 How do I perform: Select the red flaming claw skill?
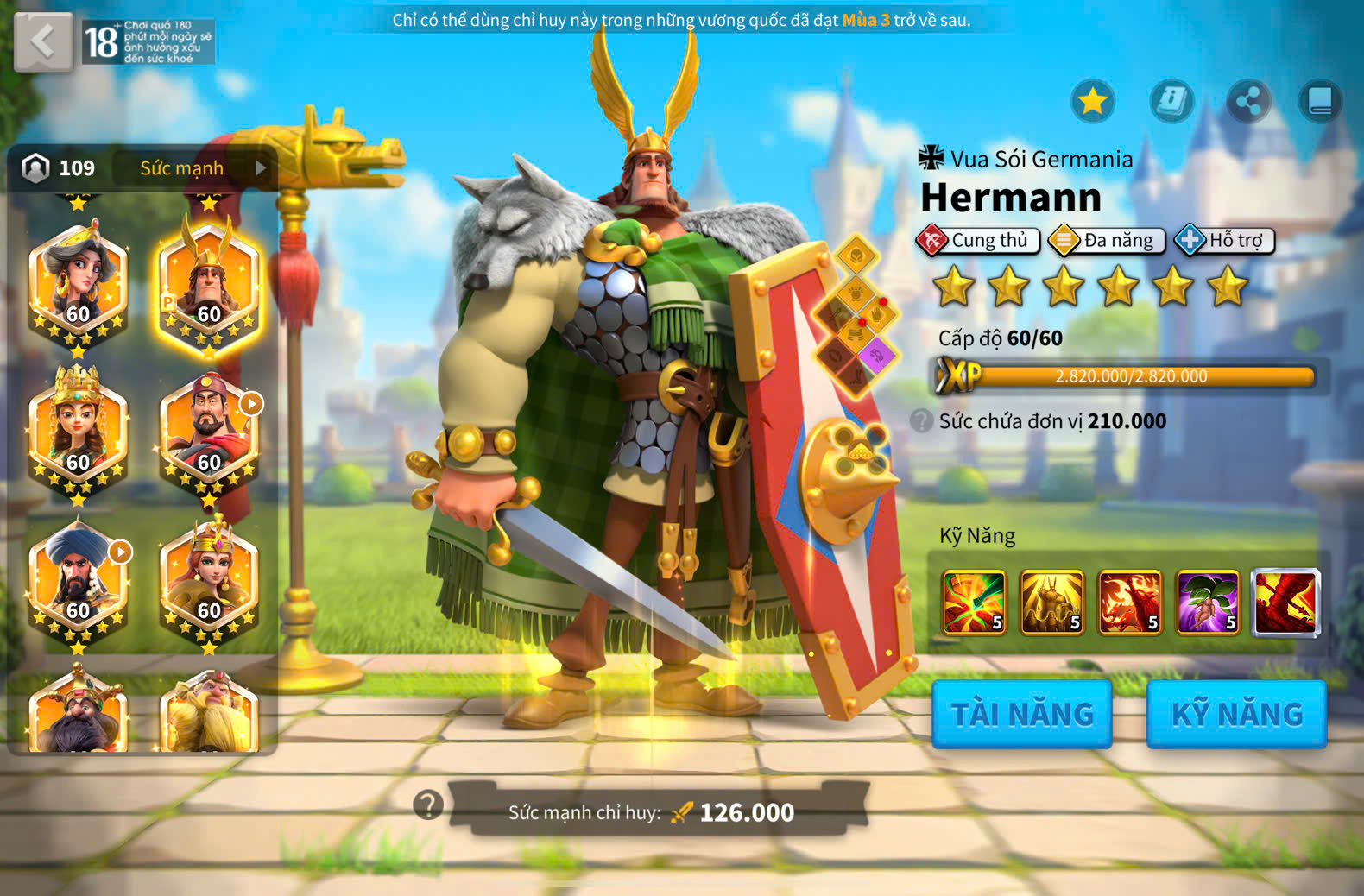coord(1129,602)
